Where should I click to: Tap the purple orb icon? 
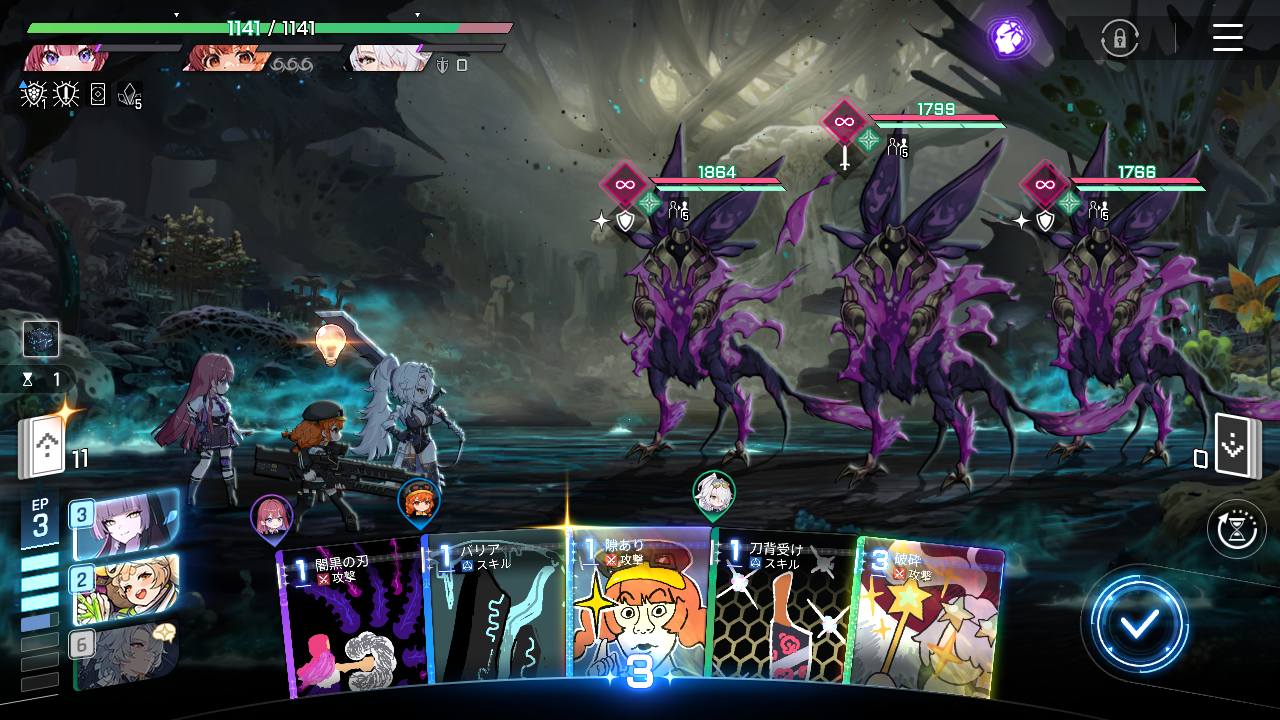tap(1008, 38)
